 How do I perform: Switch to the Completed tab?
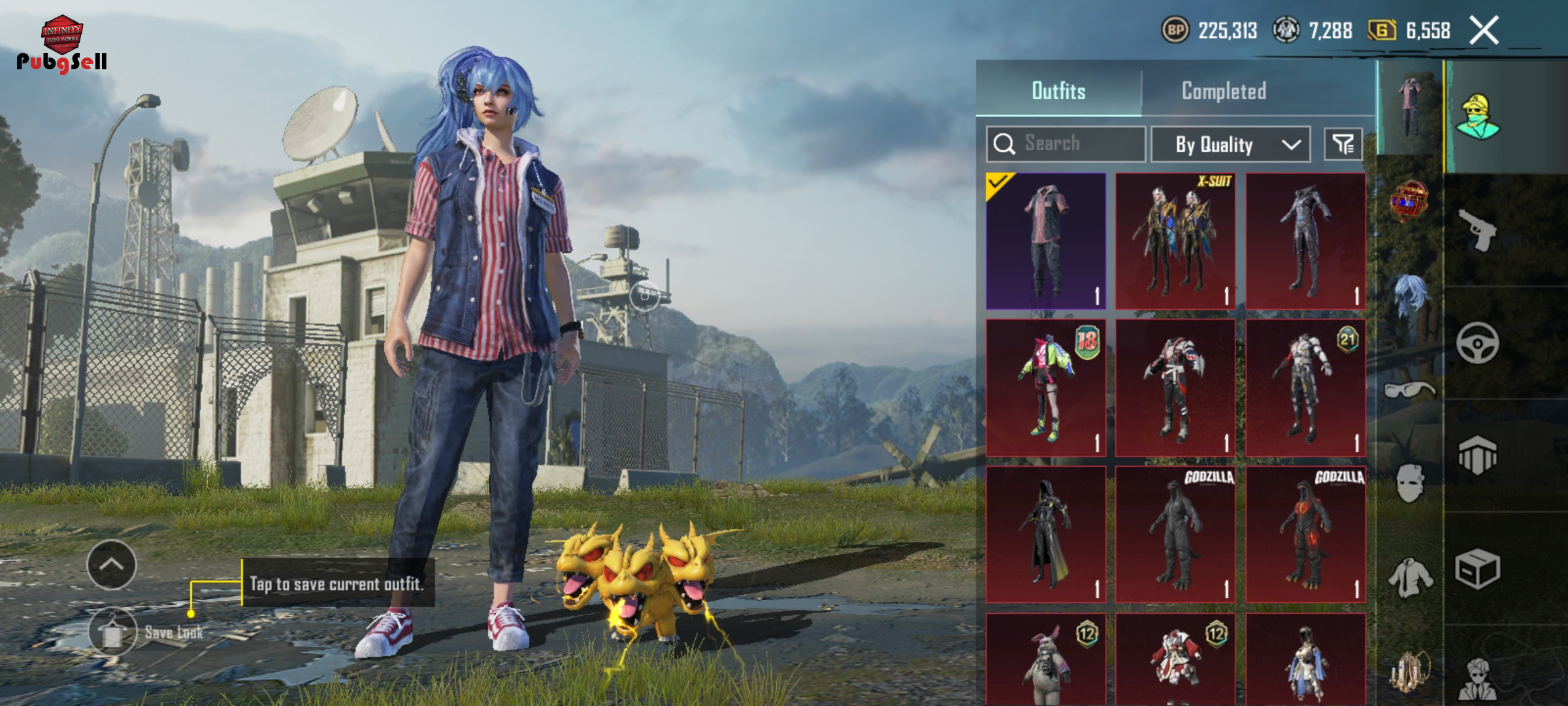1224,91
